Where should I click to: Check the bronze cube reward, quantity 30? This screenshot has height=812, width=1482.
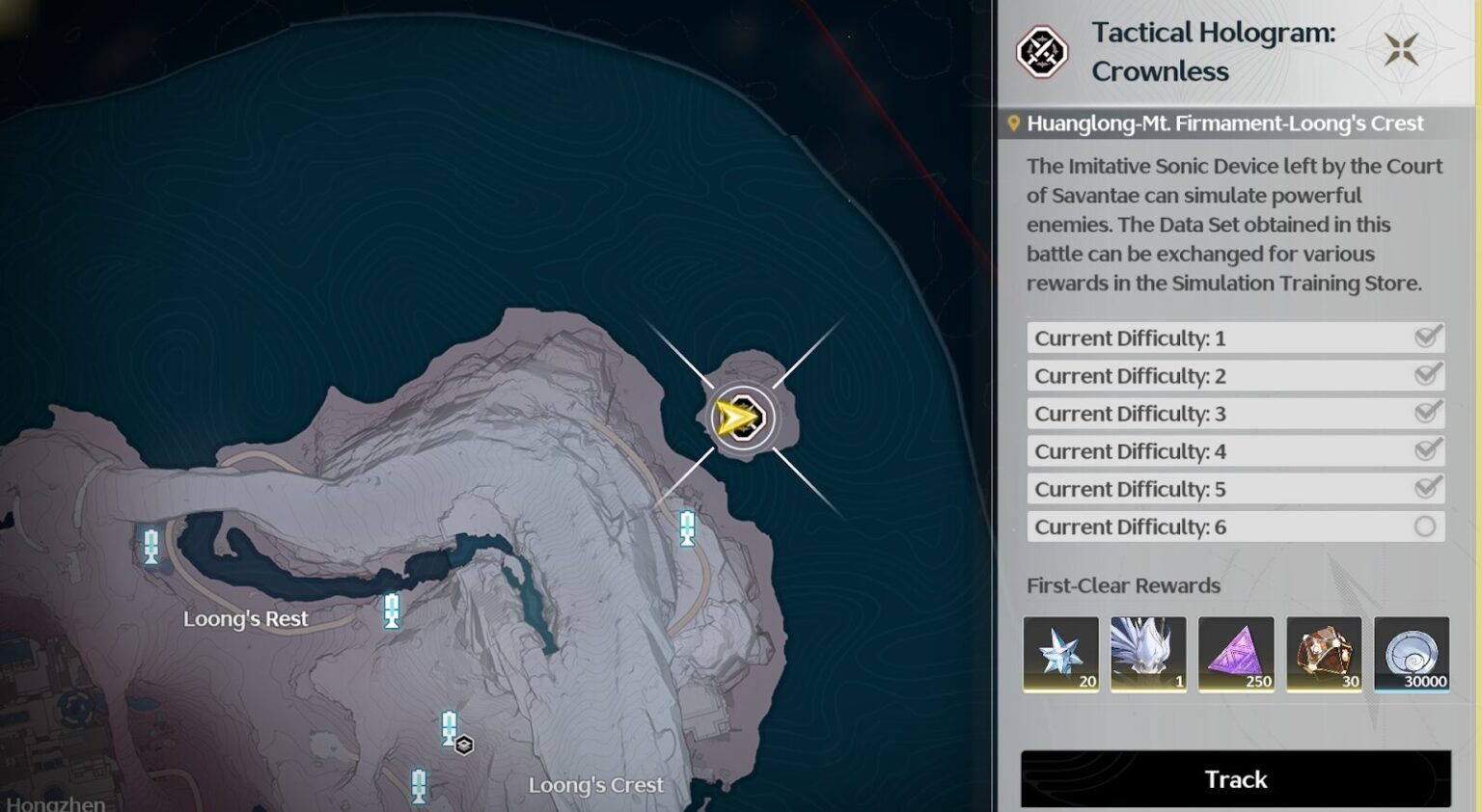[x=1324, y=654]
